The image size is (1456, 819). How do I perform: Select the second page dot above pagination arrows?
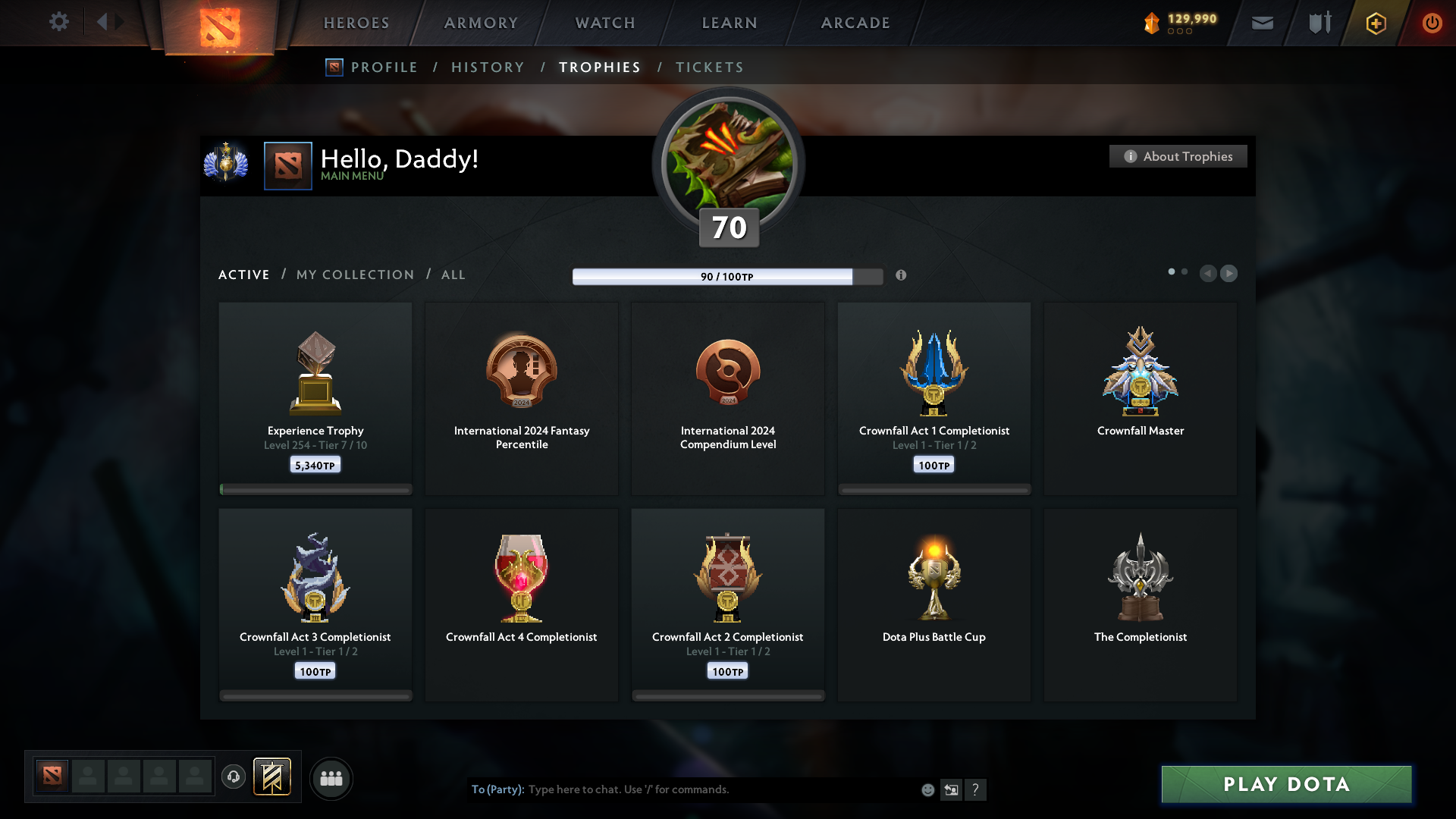tap(1185, 270)
